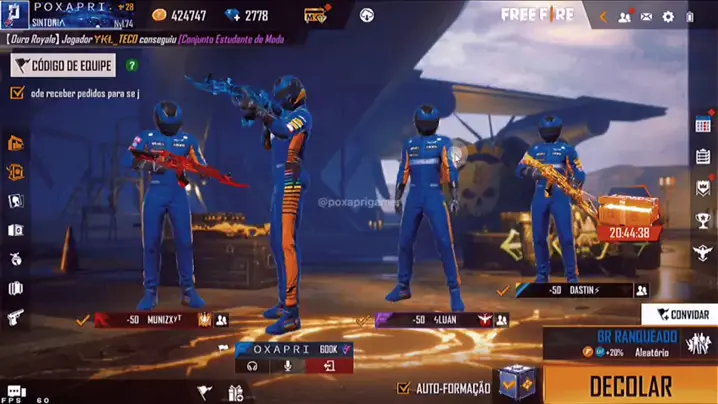Image resolution: width=718 pixels, height=404 pixels.
Task: Open the pistol weapons menu icon
Action: click(15, 317)
